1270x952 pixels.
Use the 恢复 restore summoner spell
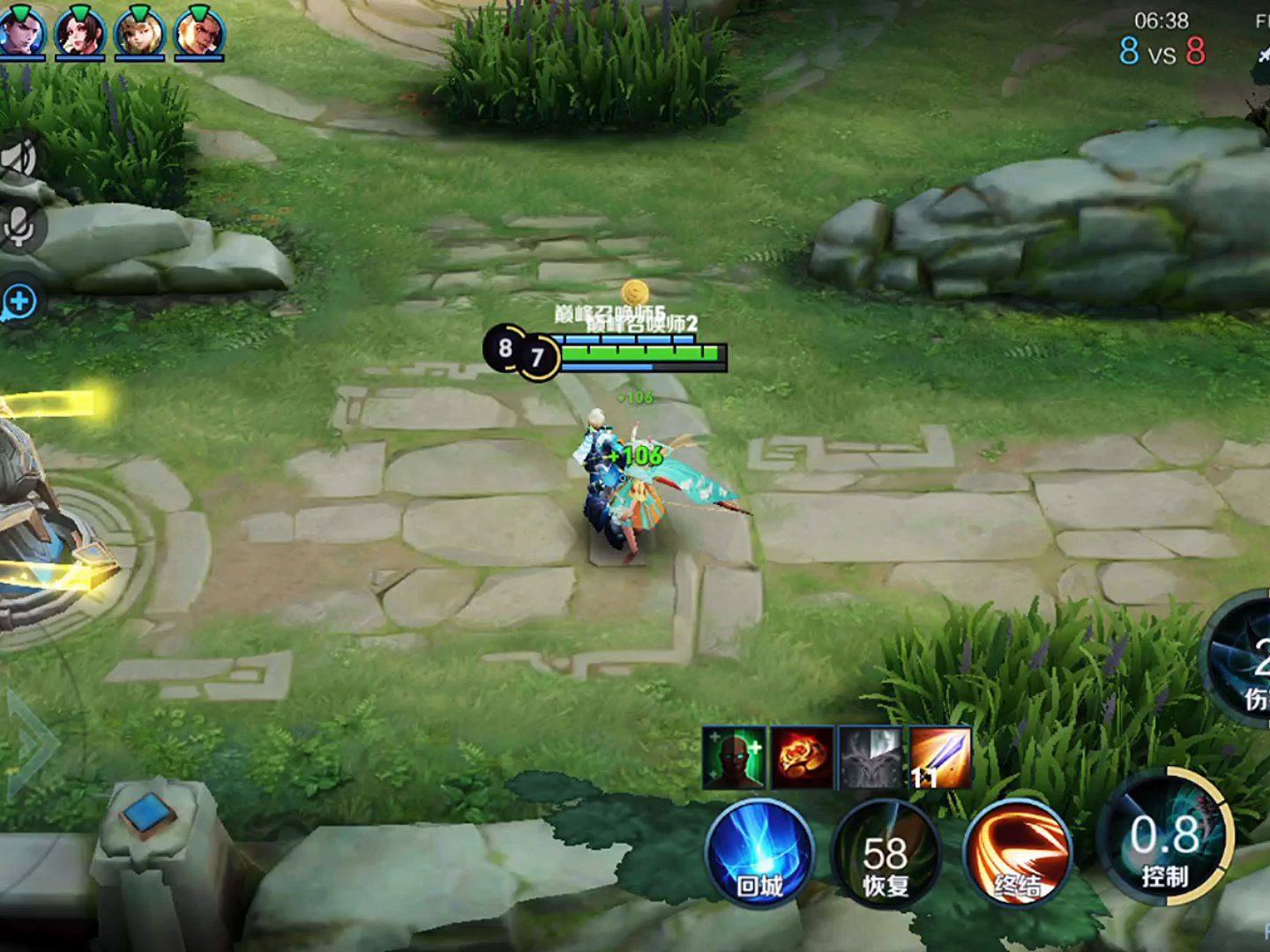885,852
